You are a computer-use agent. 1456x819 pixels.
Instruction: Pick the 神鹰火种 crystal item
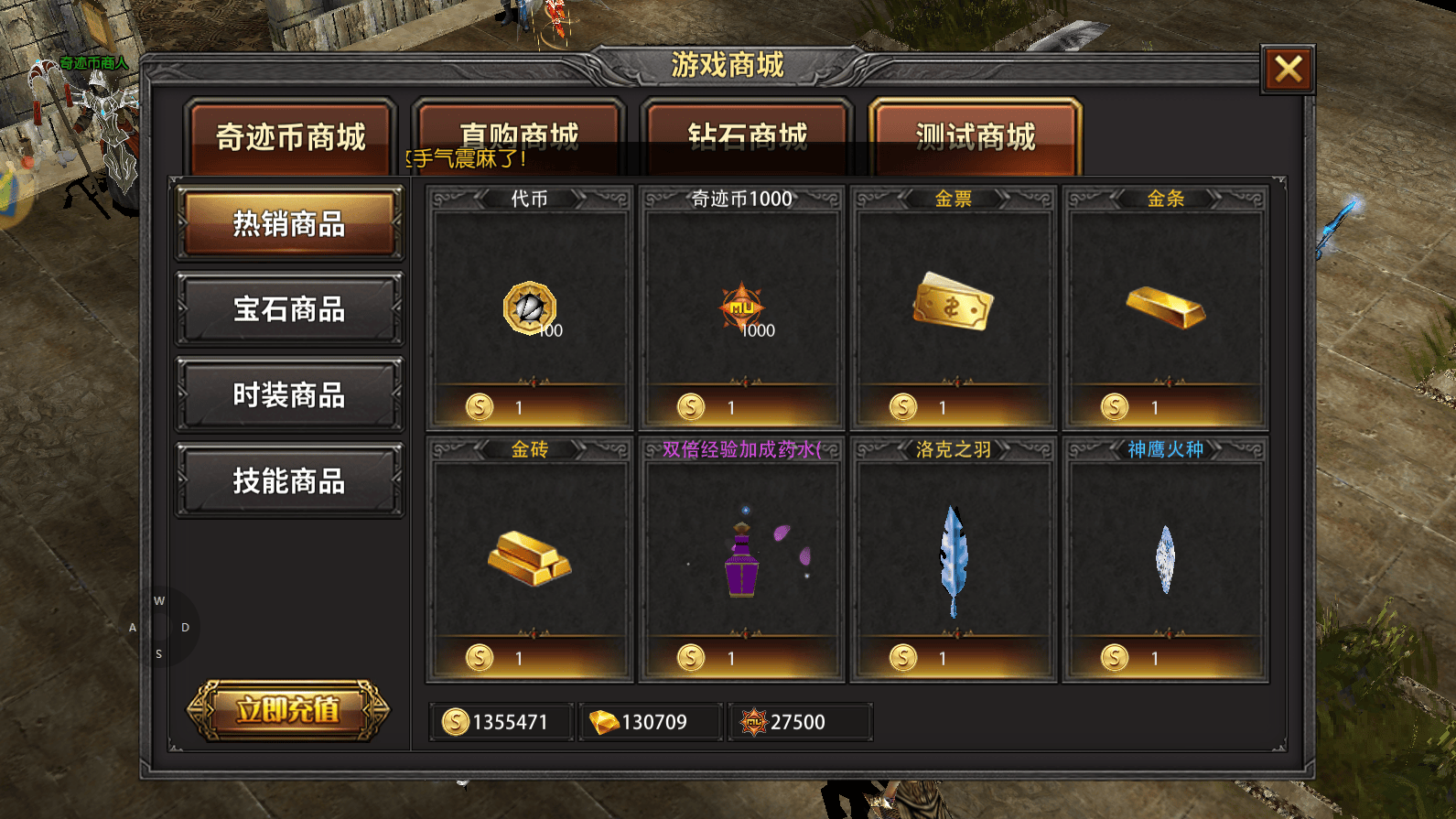(x=1165, y=559)
